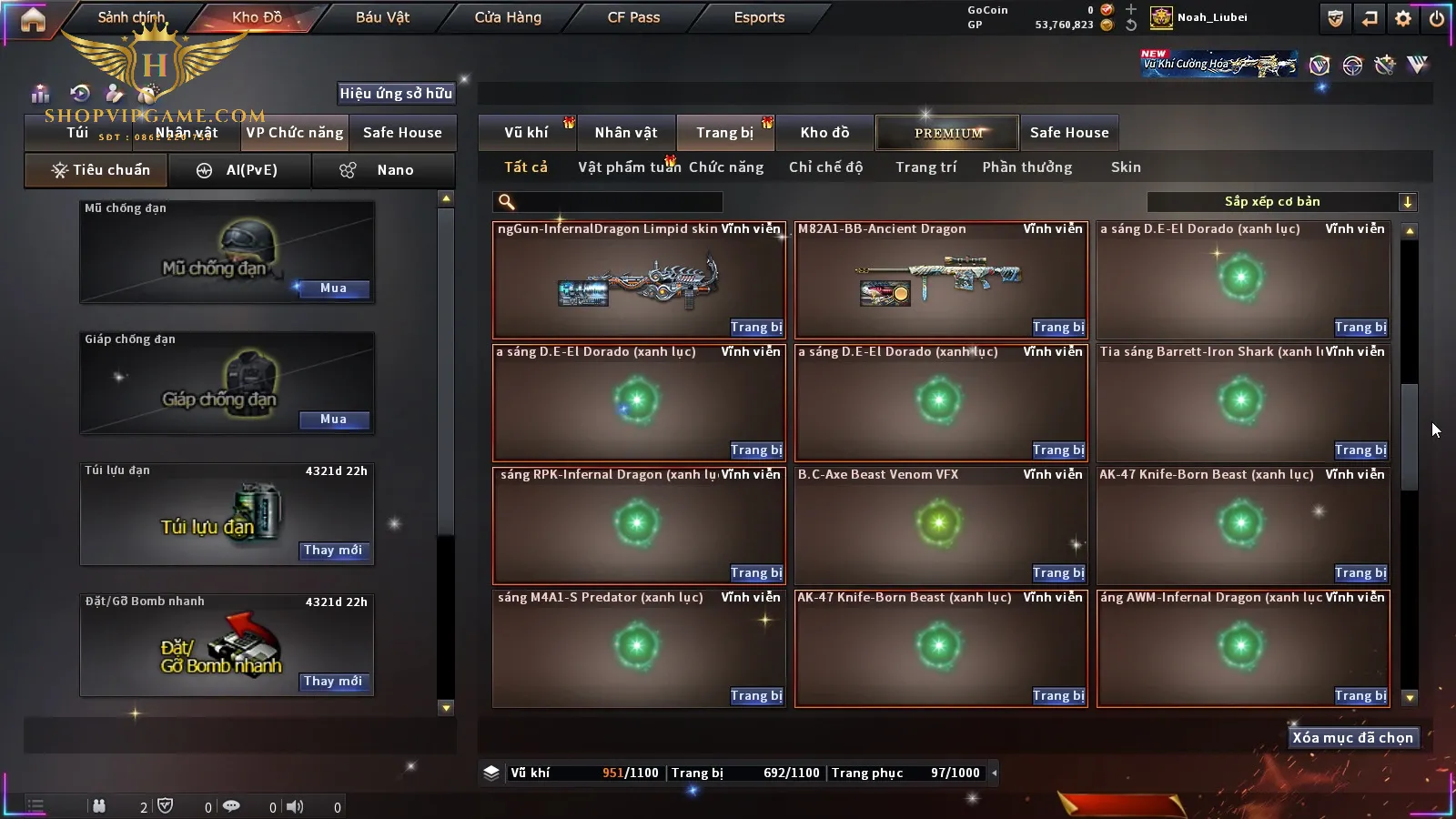Switch to the Vũ khí tab
Image resolution: width=1456 pixels, height=819 pixels.
(x=526, y=133)
